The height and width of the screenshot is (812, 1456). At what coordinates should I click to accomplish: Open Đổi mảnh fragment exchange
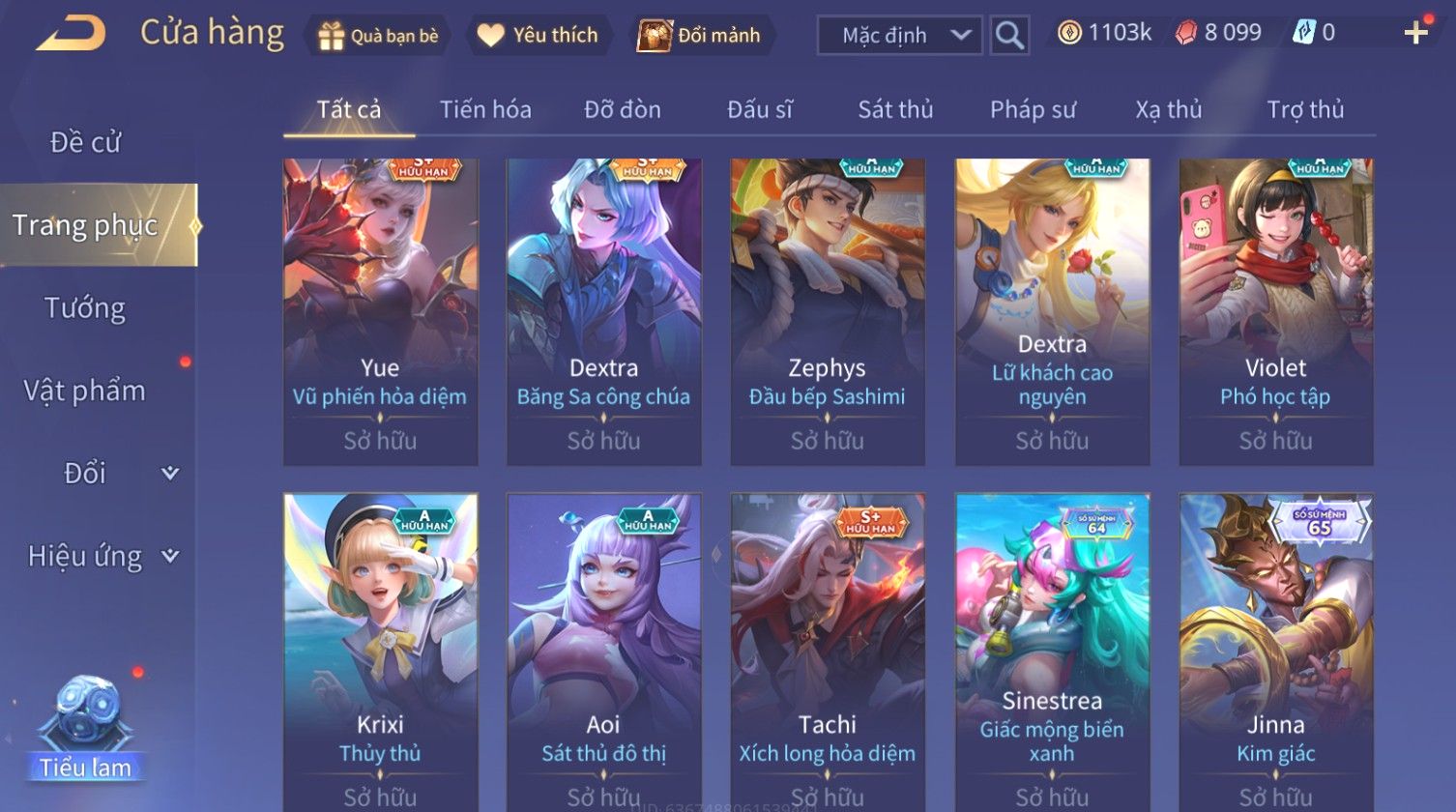700,36
